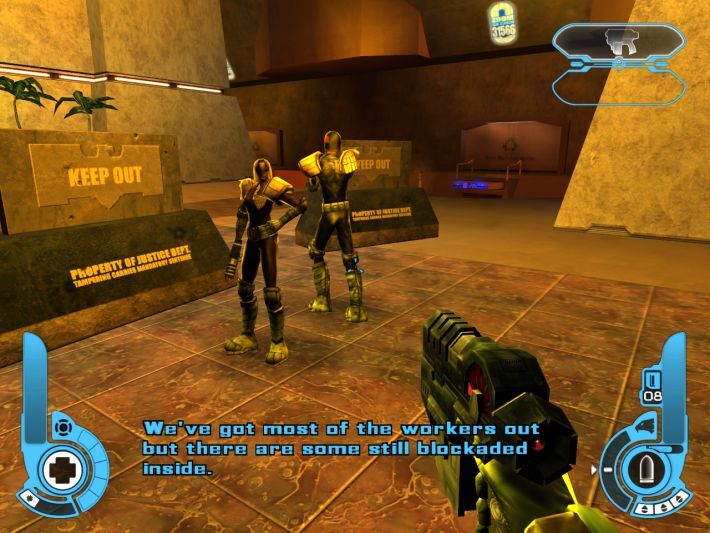
Task: Select the Lawgiver pistol weapon slot
Action: point(619,41)
